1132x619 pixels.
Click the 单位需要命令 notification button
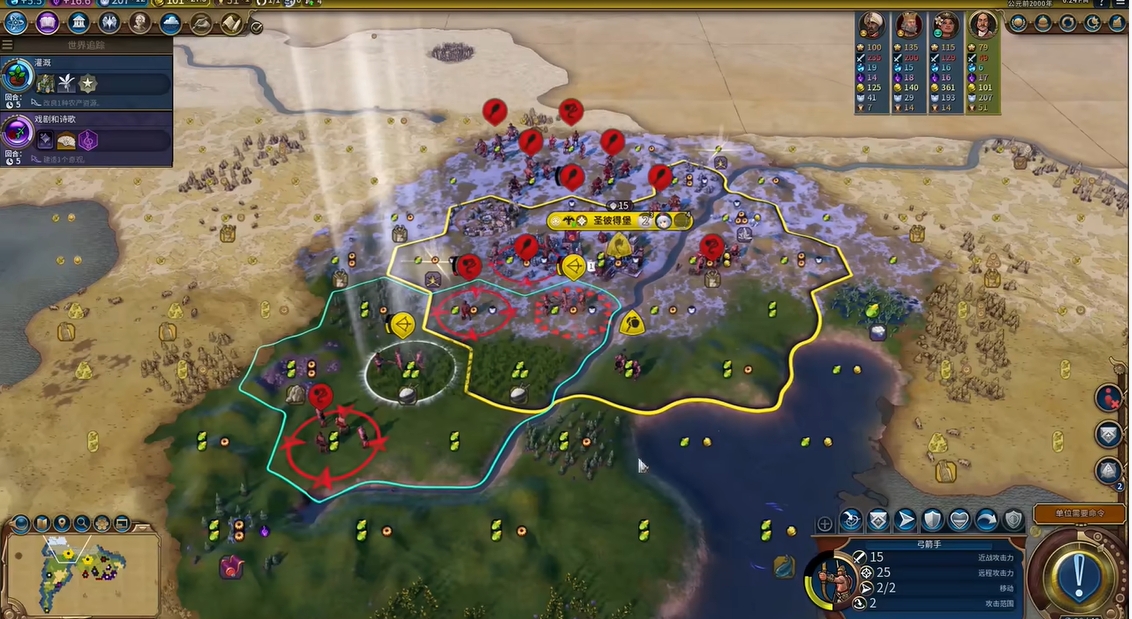pos(1079,513)
